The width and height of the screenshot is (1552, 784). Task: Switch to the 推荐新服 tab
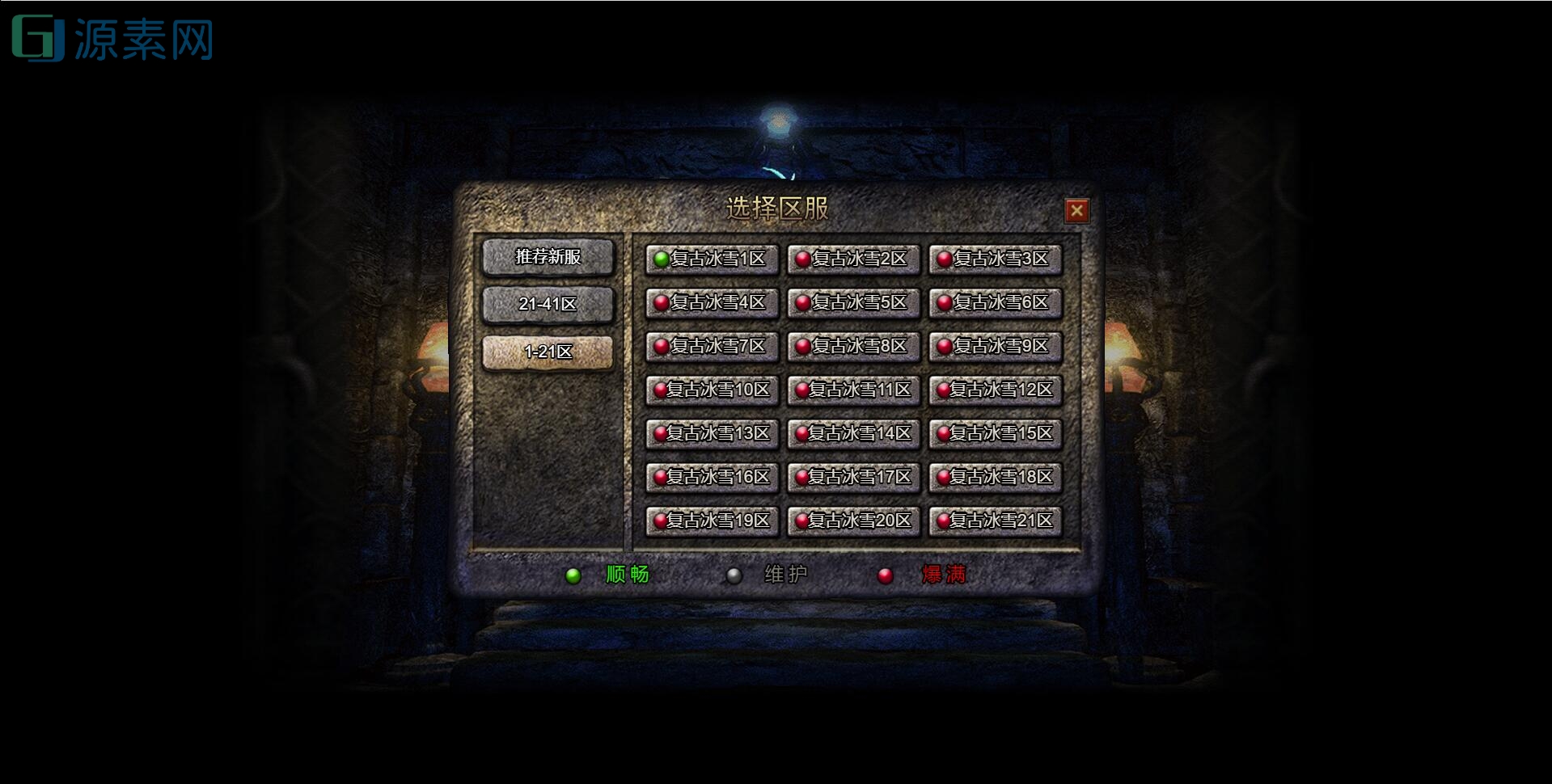pos(548,257)
